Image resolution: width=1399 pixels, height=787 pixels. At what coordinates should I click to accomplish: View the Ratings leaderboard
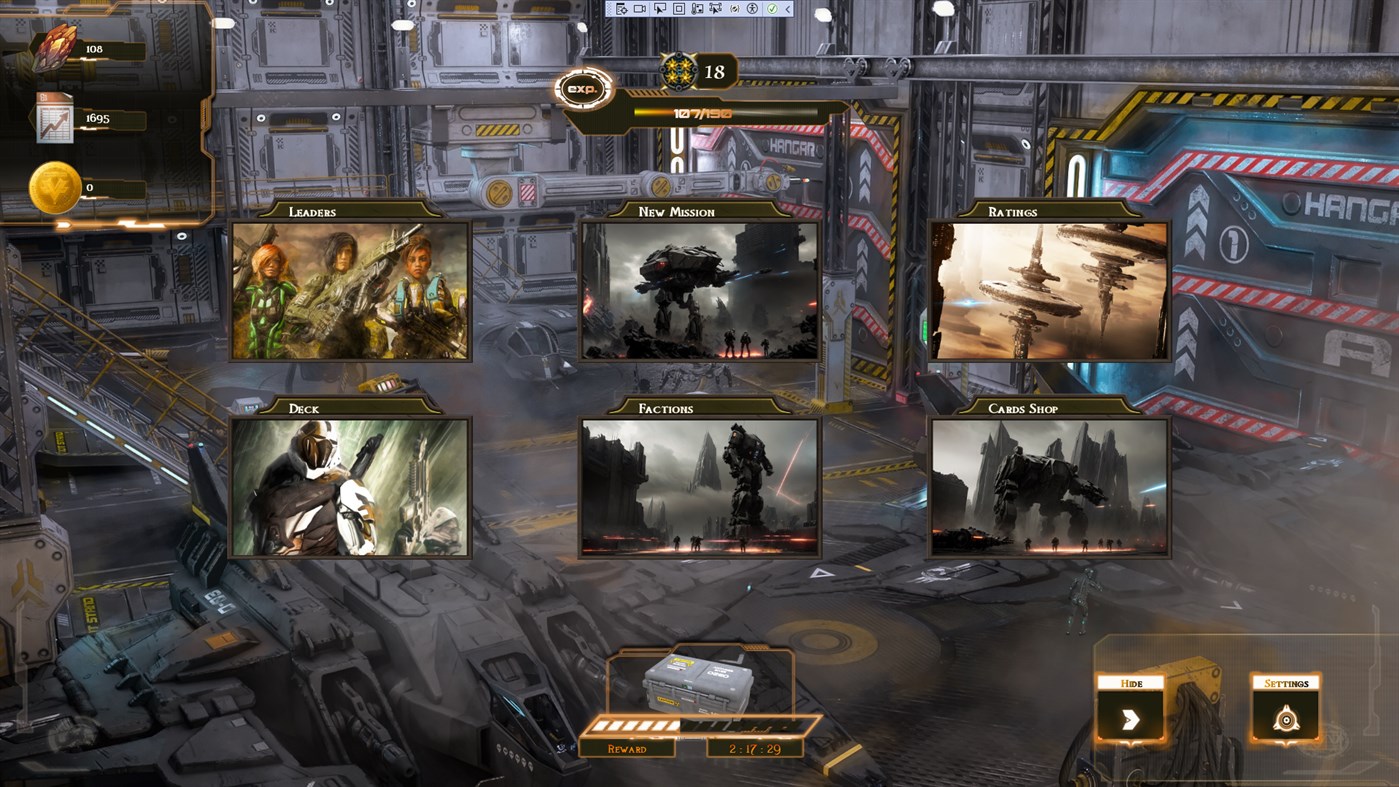(1049, 293)
